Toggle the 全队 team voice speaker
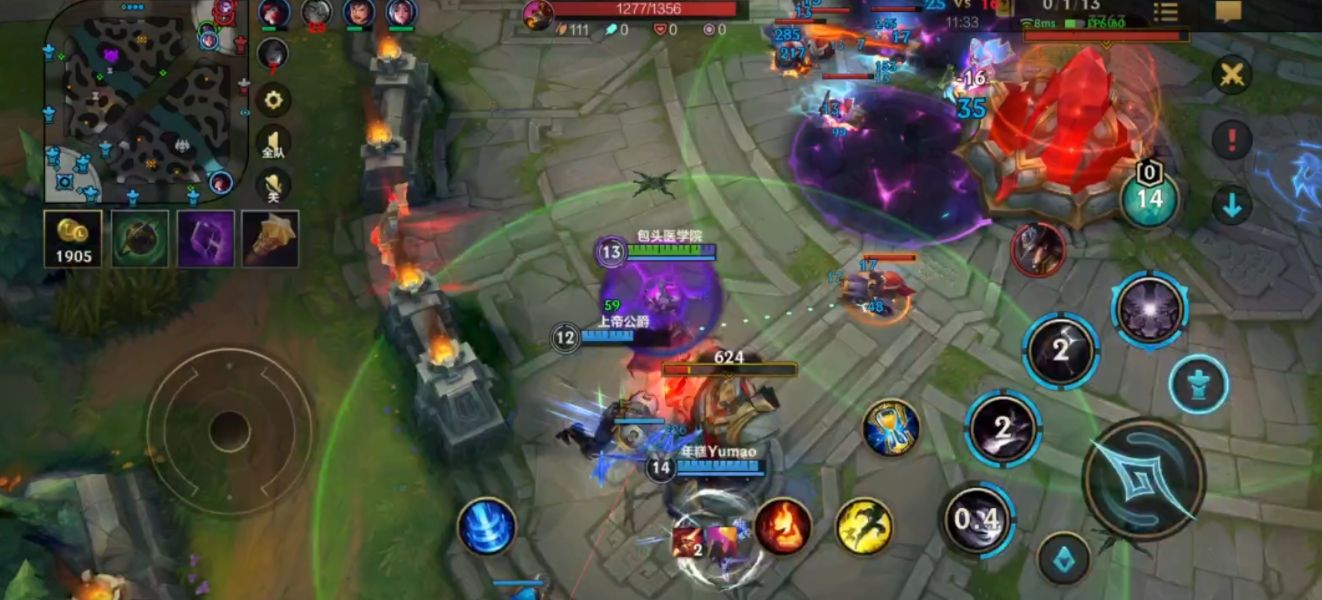This screenshot has height=600, width=1322. coord(273,143)
